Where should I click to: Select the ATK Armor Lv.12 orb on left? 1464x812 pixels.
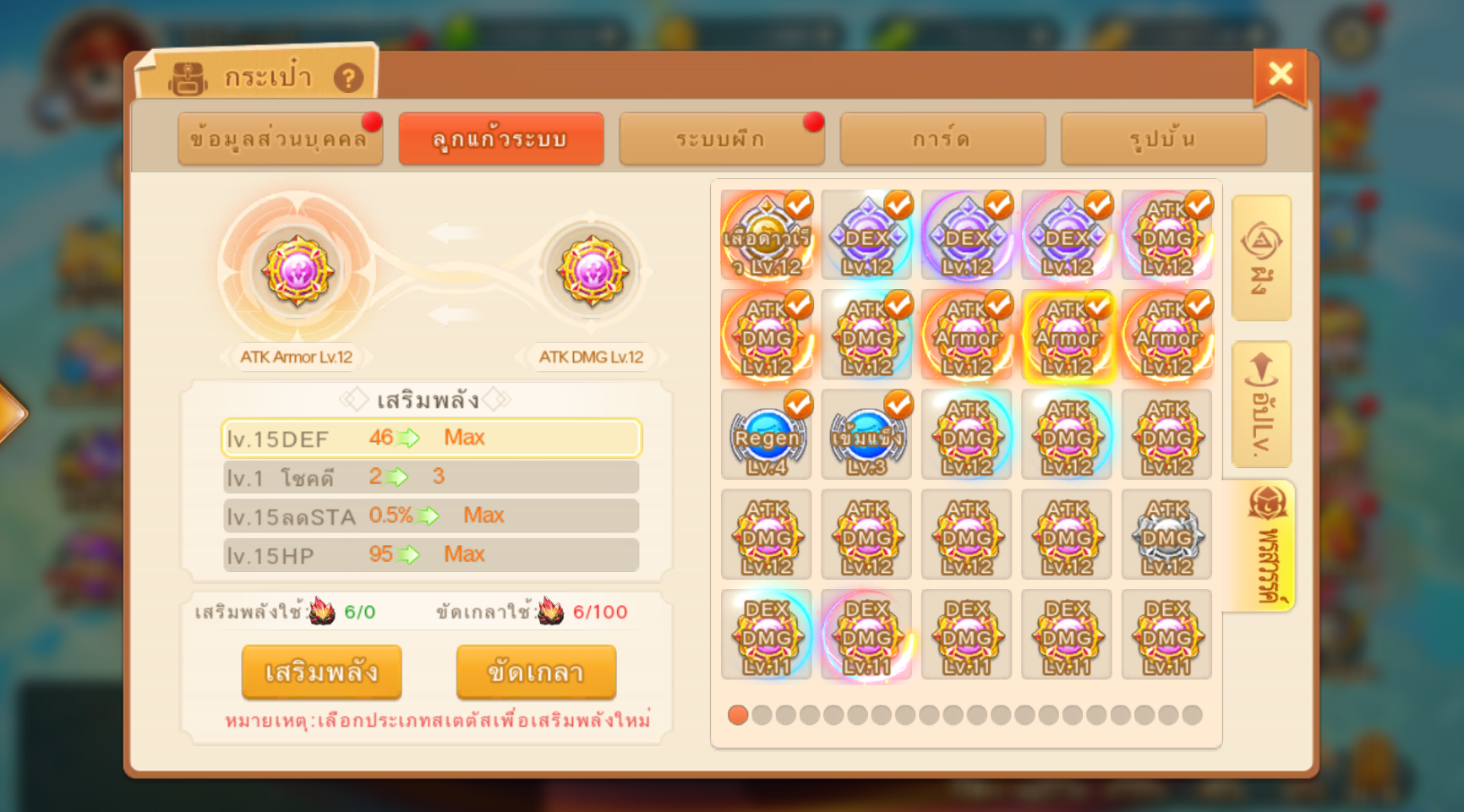(x=297, y=271)
